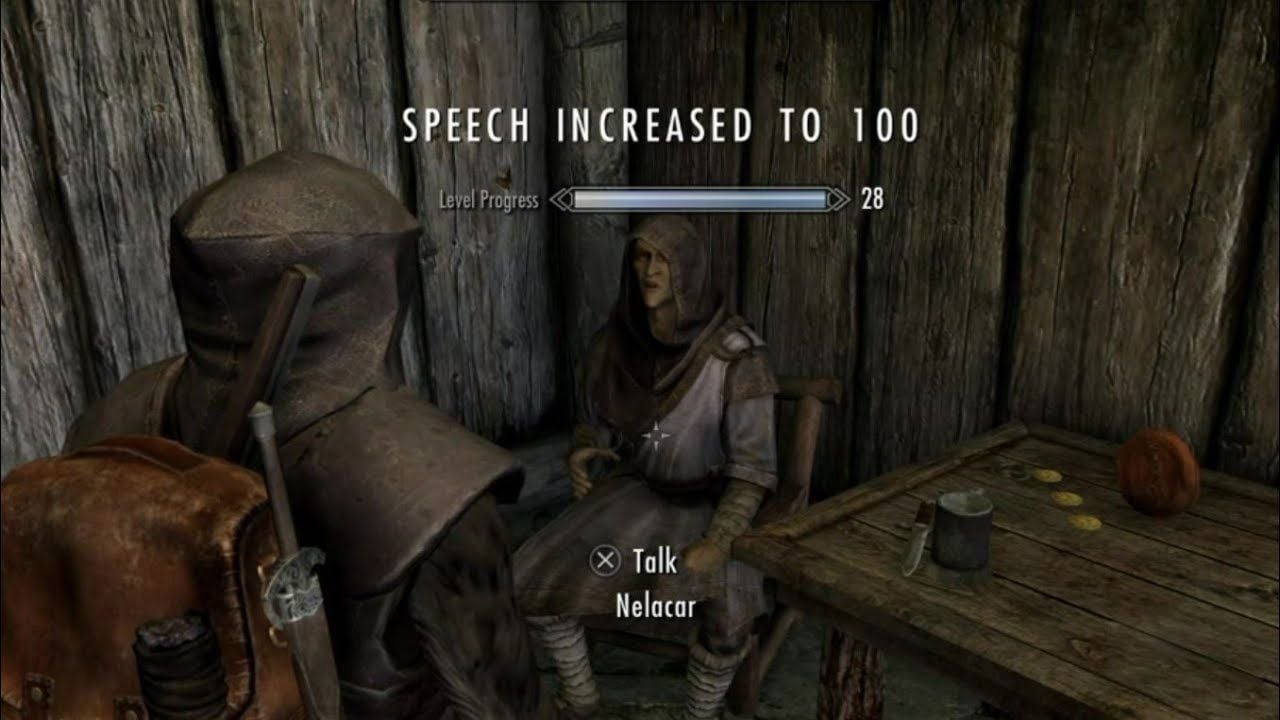1280x720 pixels.
Task: Click the level number 28
Action: pos(870,200)
